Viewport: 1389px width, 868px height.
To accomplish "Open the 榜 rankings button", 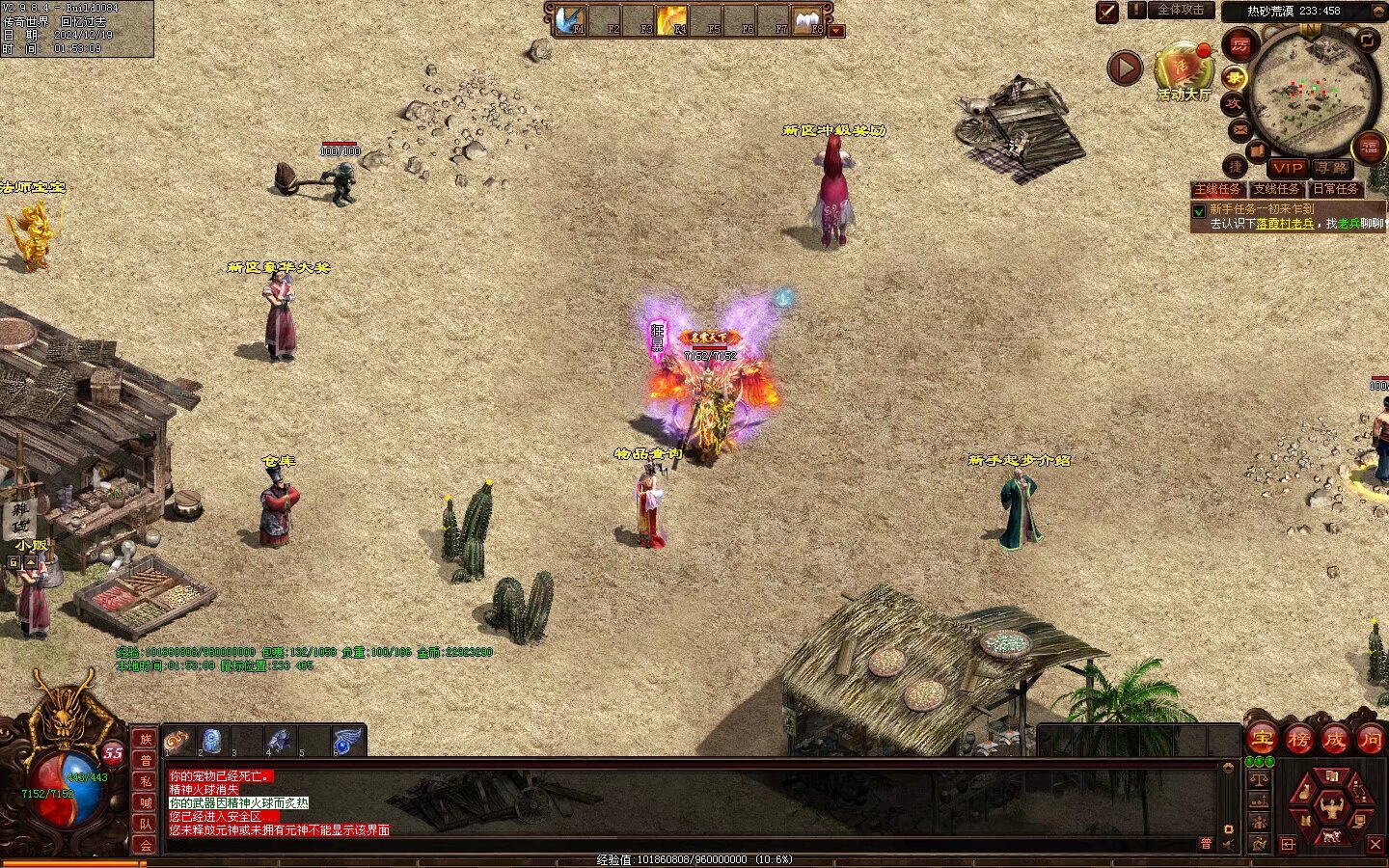I will [1298, 740].
